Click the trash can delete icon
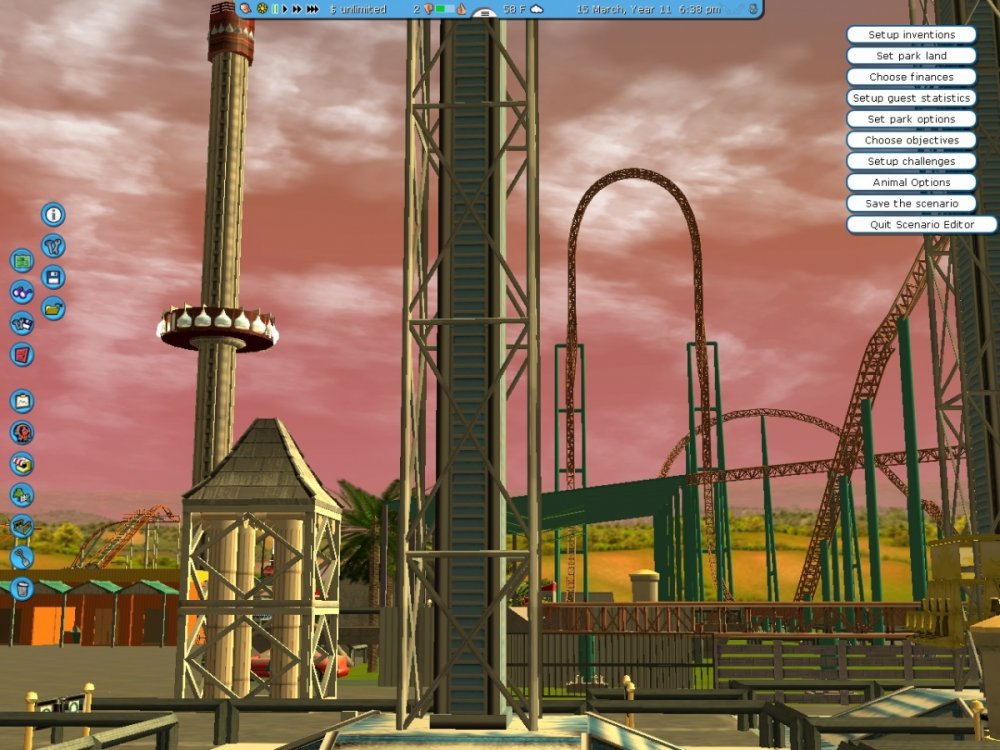The width and height of the screenshot is (1000, 750). point(22,588)
